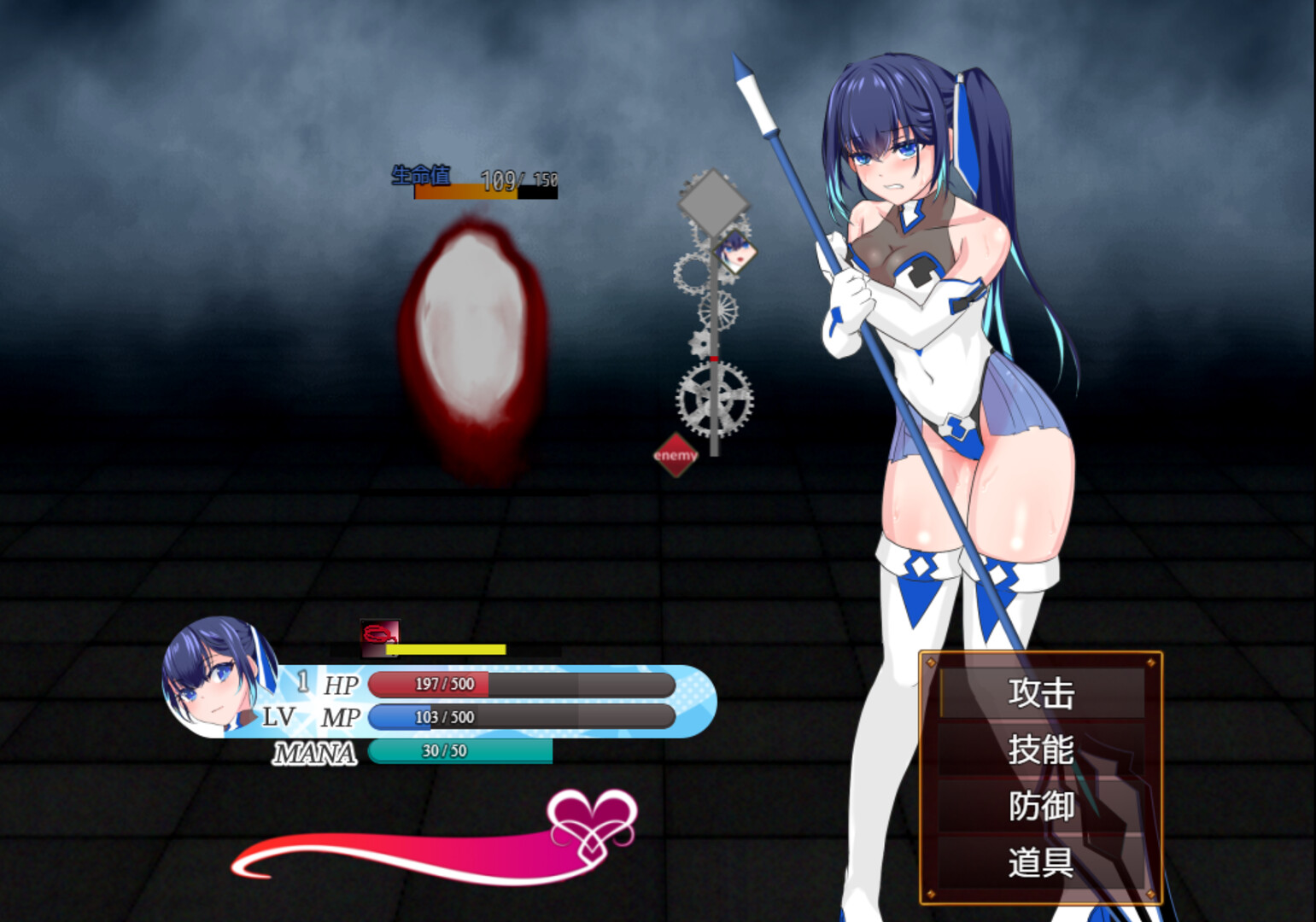Click the yellow ATB charge gauge
Image resolution: width=1316 pixels, height=922 pixels.
pos(448,648)
